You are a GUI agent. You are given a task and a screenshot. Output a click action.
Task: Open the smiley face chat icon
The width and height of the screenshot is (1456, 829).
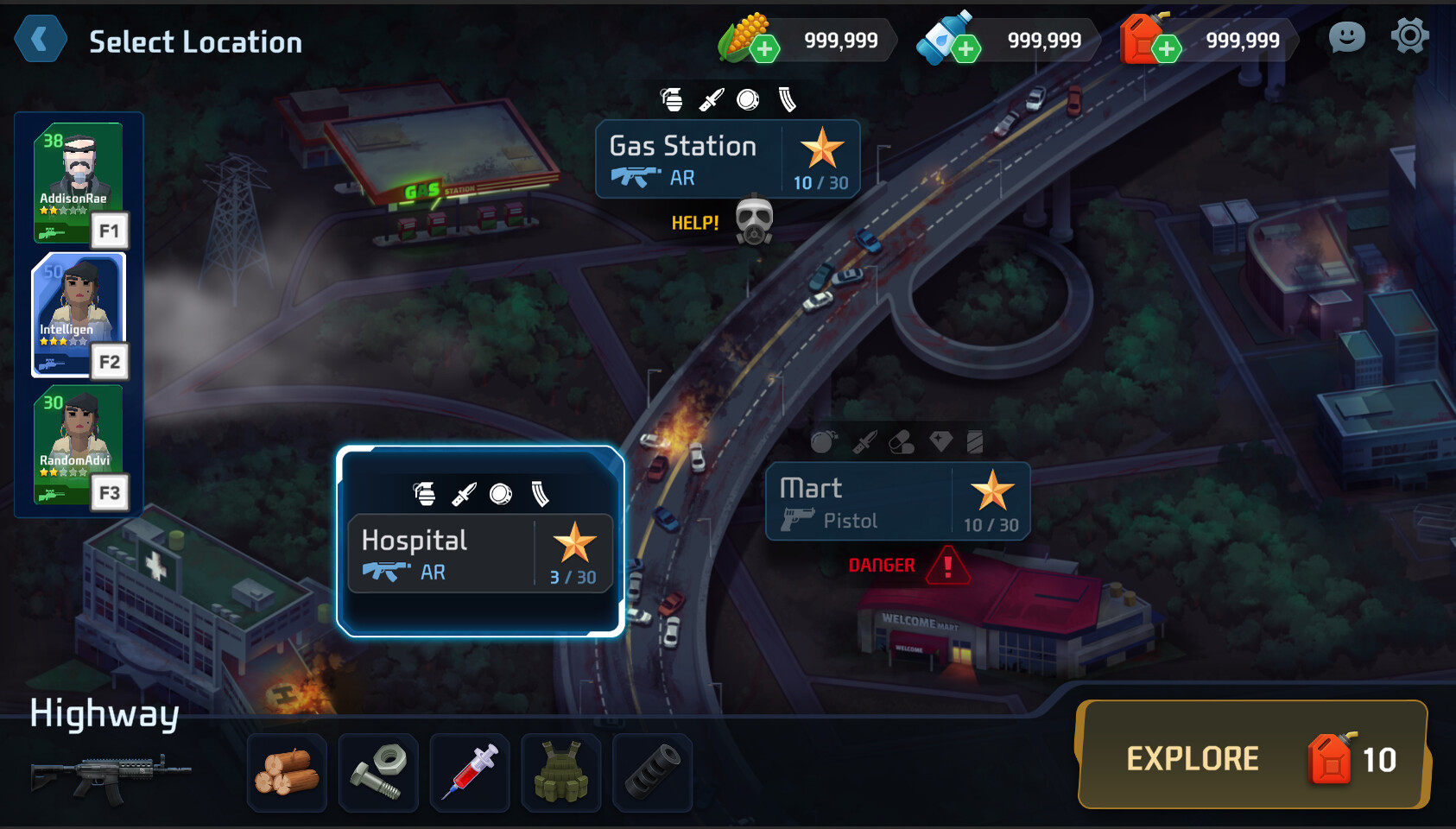click(x=1346, y=37)
